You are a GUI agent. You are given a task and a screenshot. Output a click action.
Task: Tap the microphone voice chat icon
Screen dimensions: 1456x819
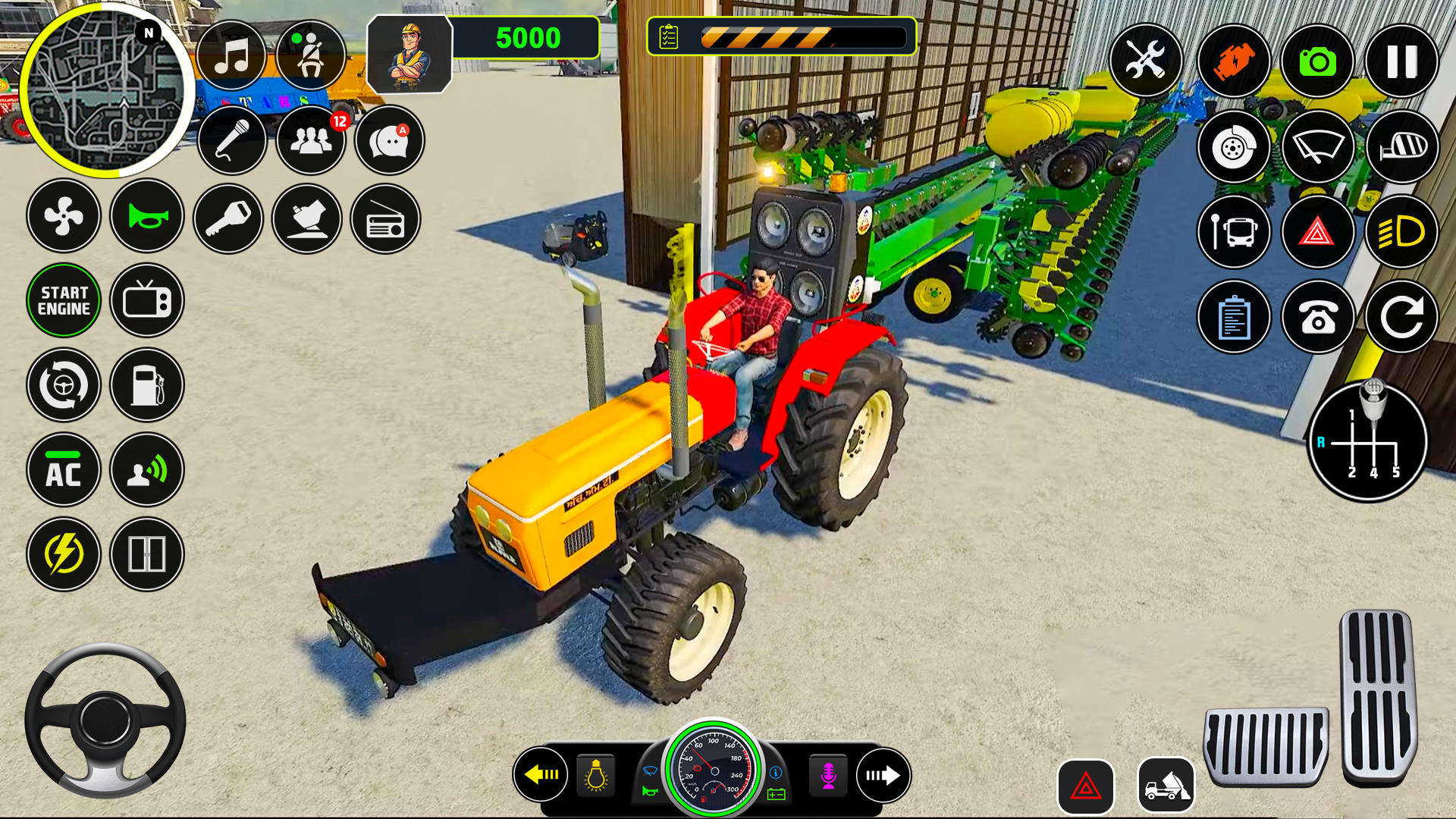pos(233,141)
